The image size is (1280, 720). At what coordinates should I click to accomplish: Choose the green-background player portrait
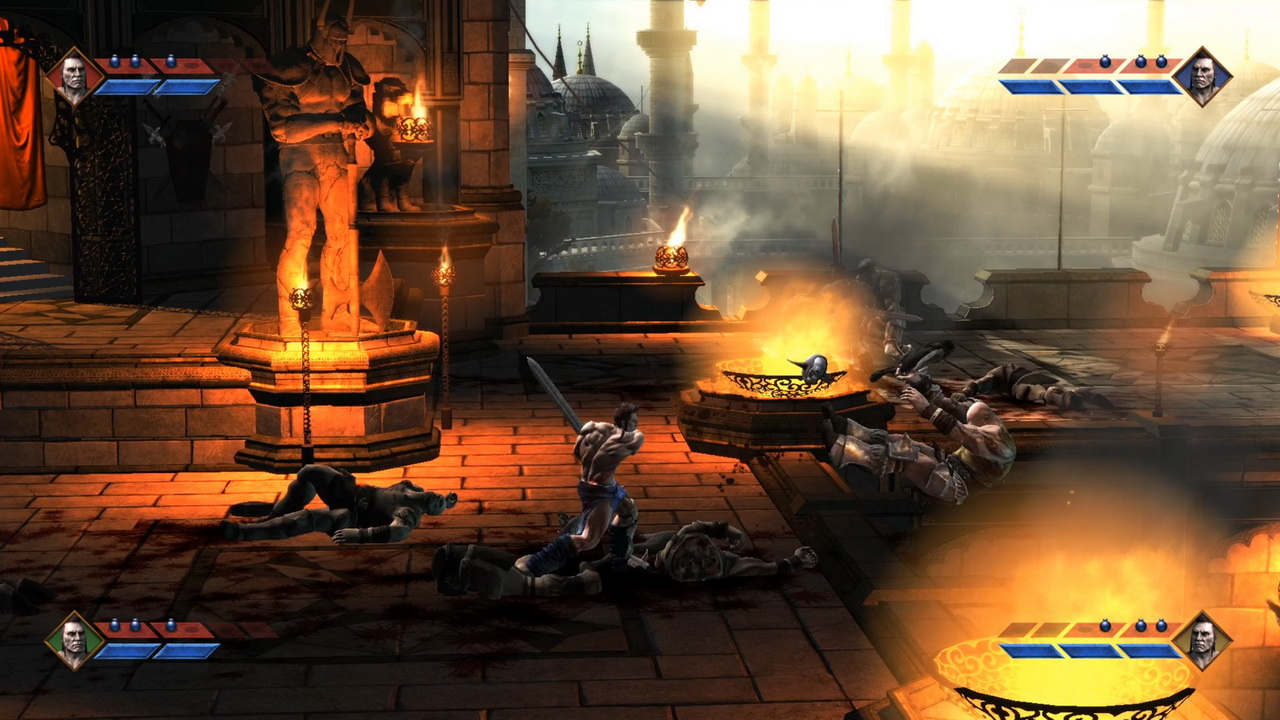pyautogui.click(x=74, y=640)
